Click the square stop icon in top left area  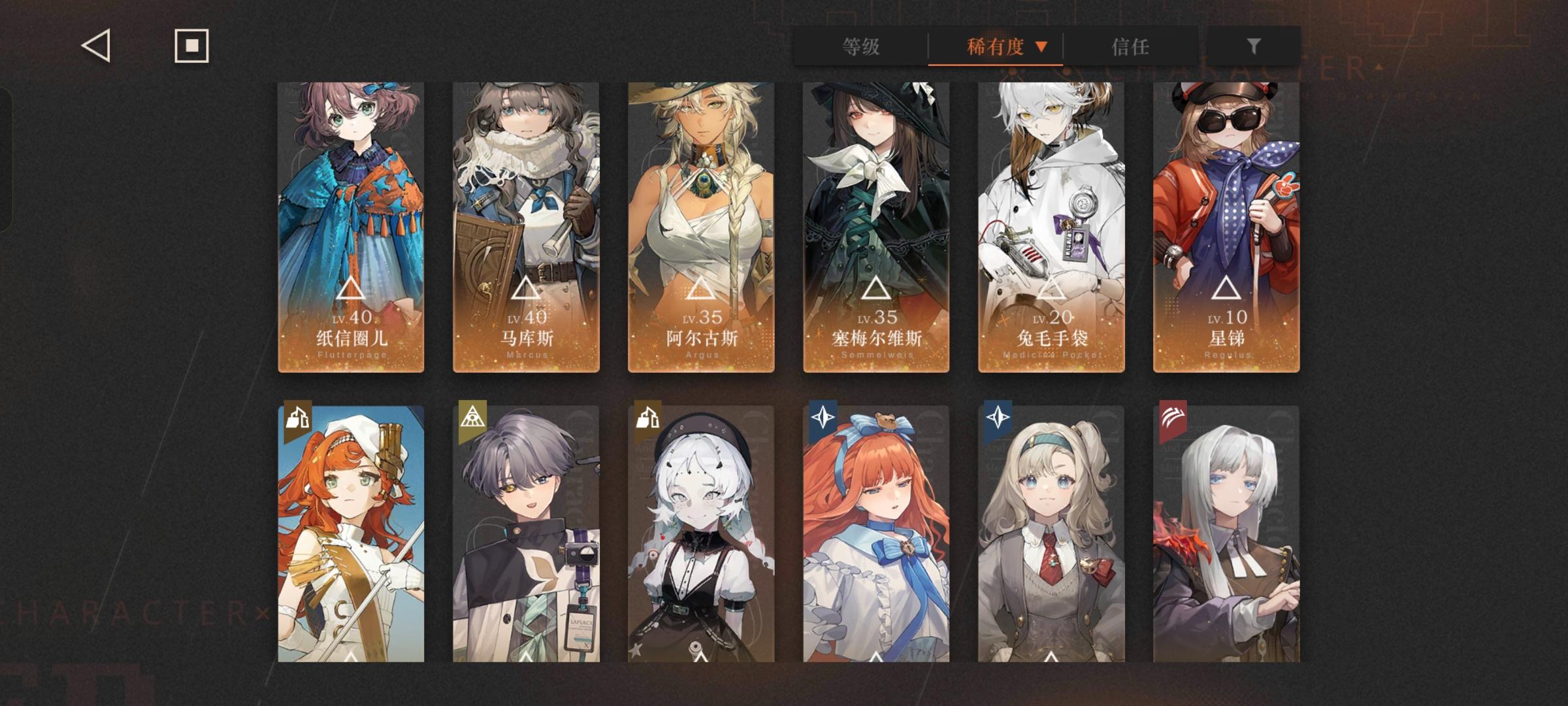191,46
